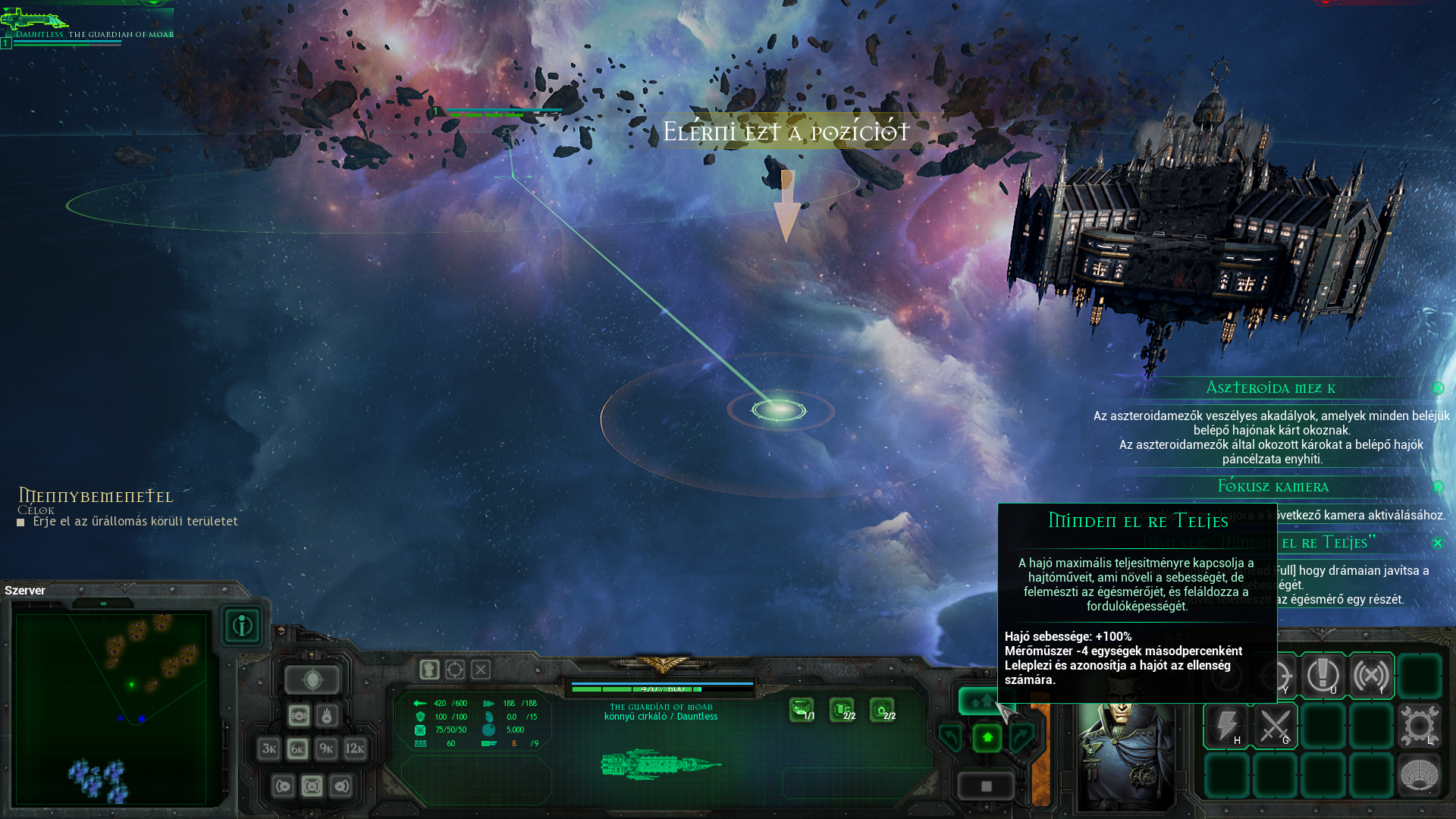This screenshot has width=1456, height=819.
Task: Close the asteroid field tutorial tip
Action: point(1438,388)
